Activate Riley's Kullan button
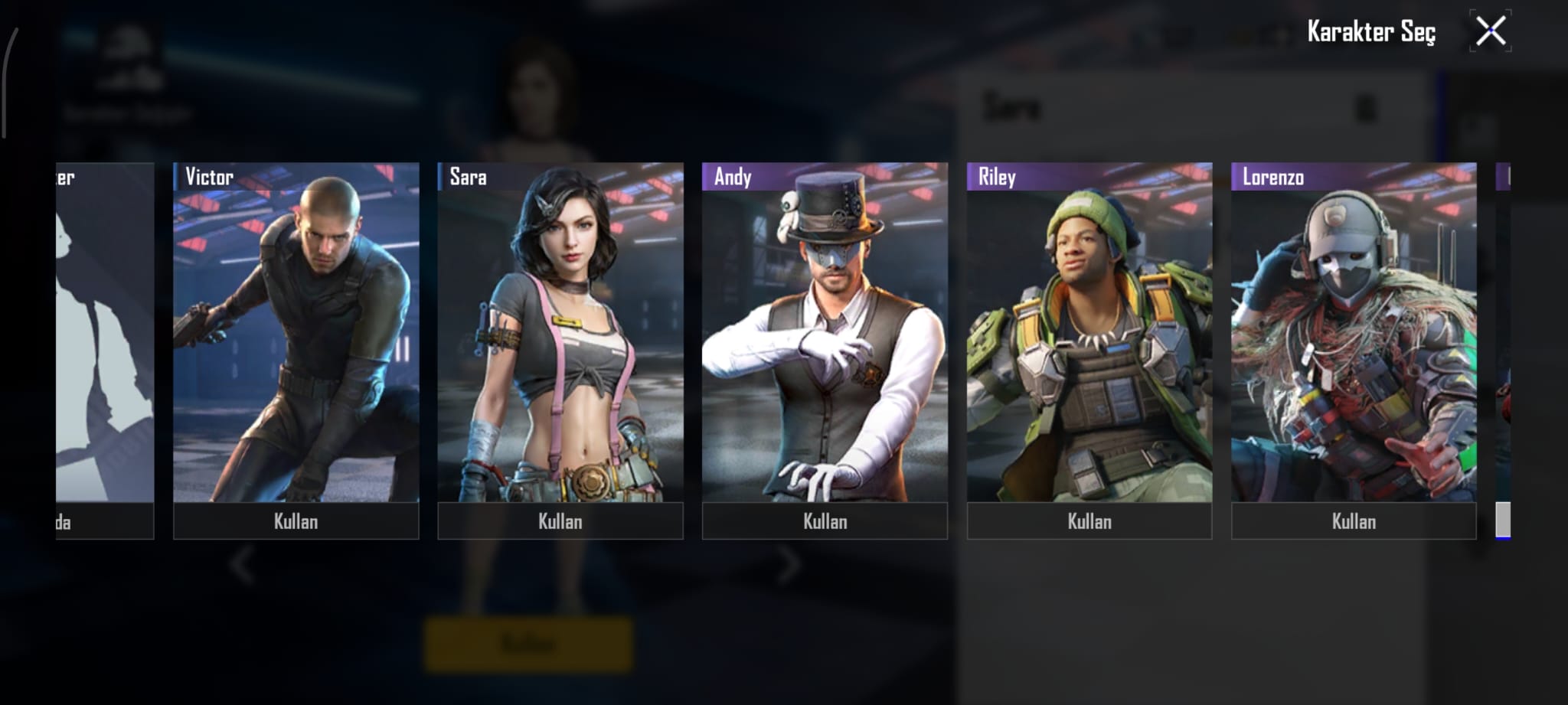This screenshot has height=705, width=1568. click(1089, 521)
